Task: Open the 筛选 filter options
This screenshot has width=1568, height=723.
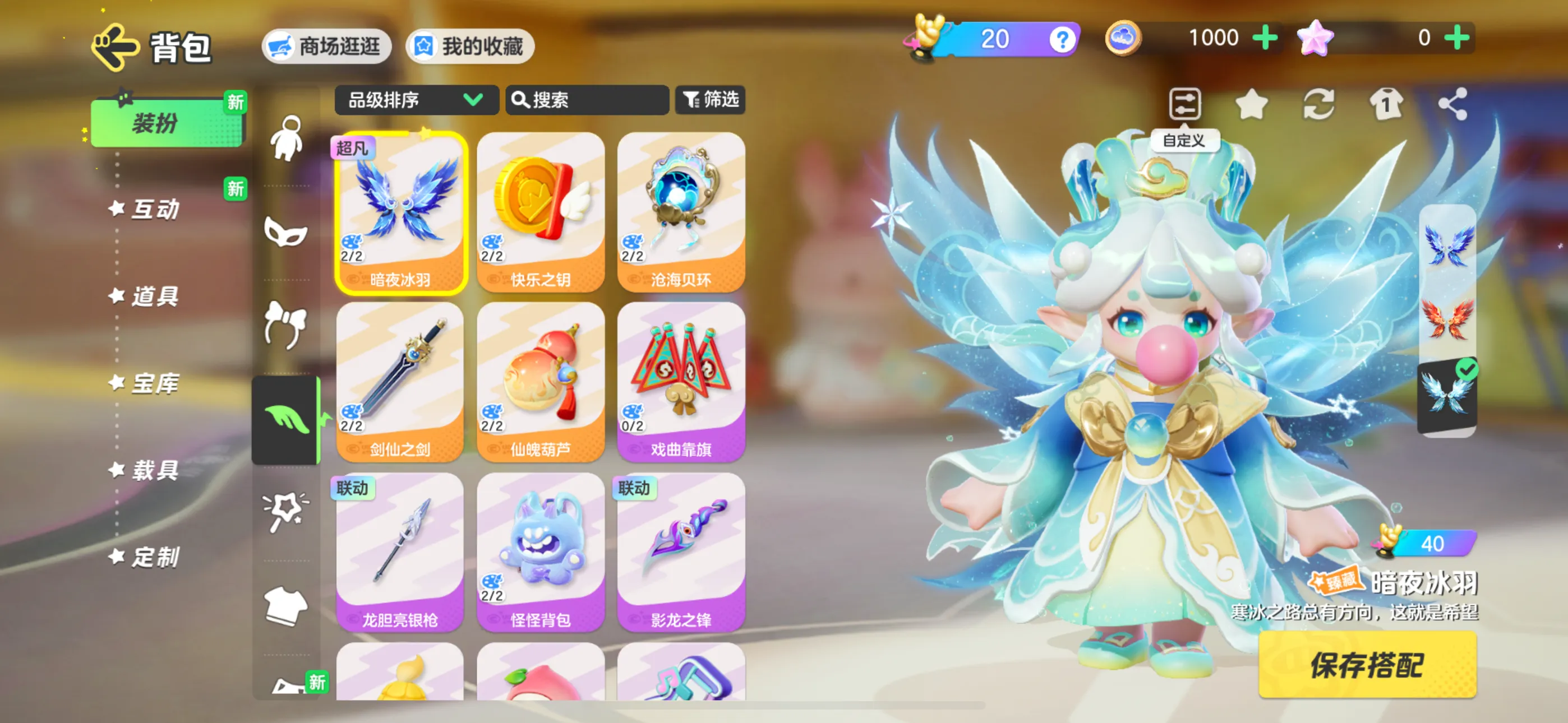Action: [711, 99]
